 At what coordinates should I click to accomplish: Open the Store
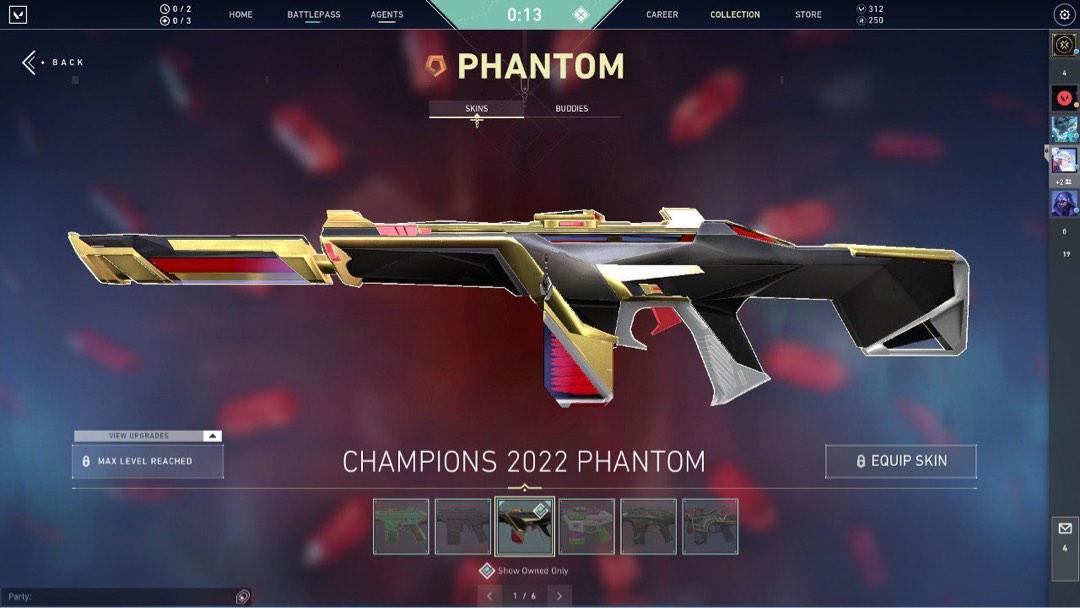(808, 15)
